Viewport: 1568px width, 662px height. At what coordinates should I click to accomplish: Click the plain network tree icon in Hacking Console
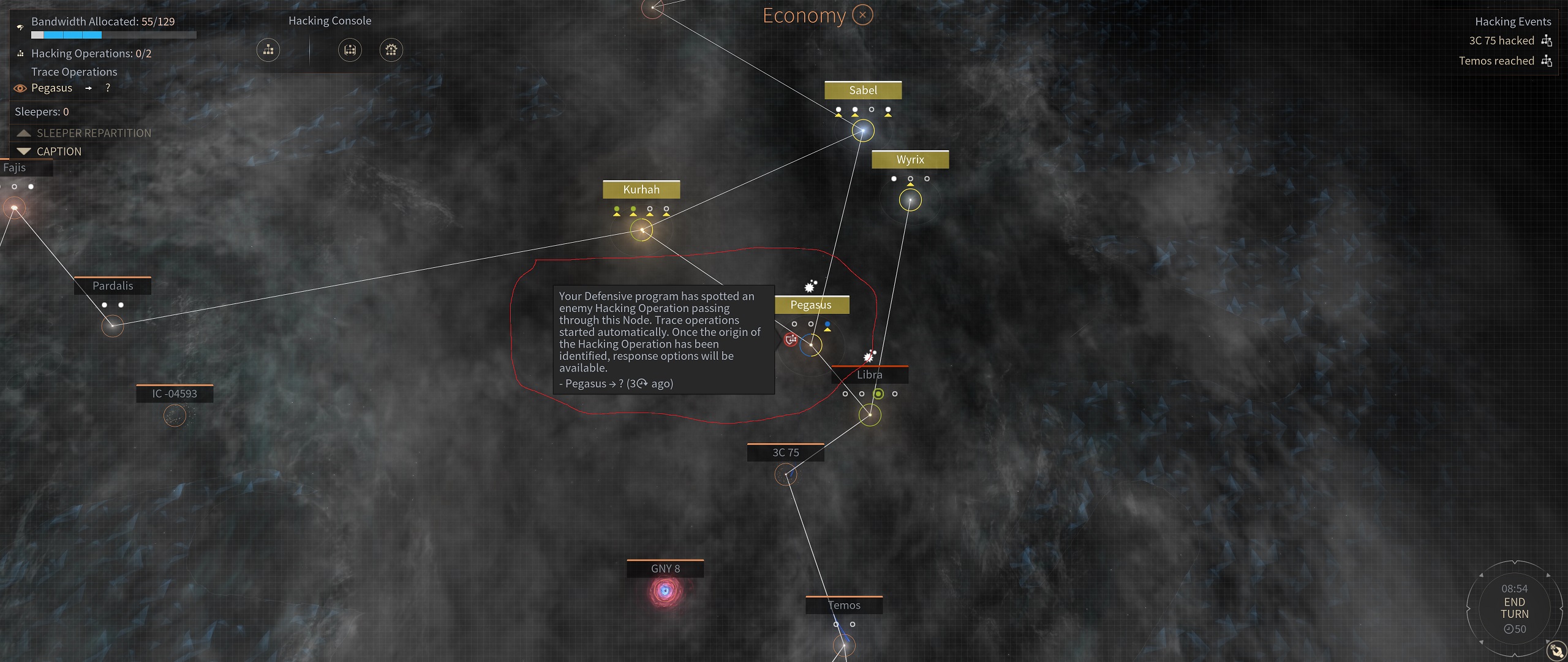click(268, 50)
